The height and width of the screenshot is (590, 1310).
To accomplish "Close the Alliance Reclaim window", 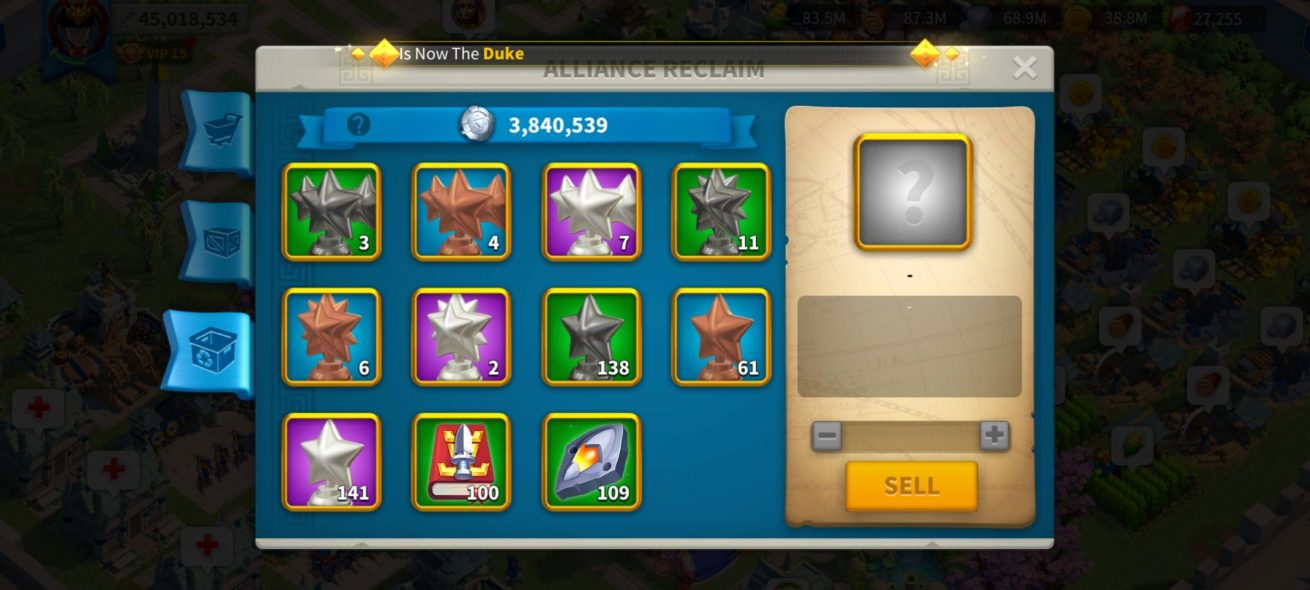I will 1024,68.
